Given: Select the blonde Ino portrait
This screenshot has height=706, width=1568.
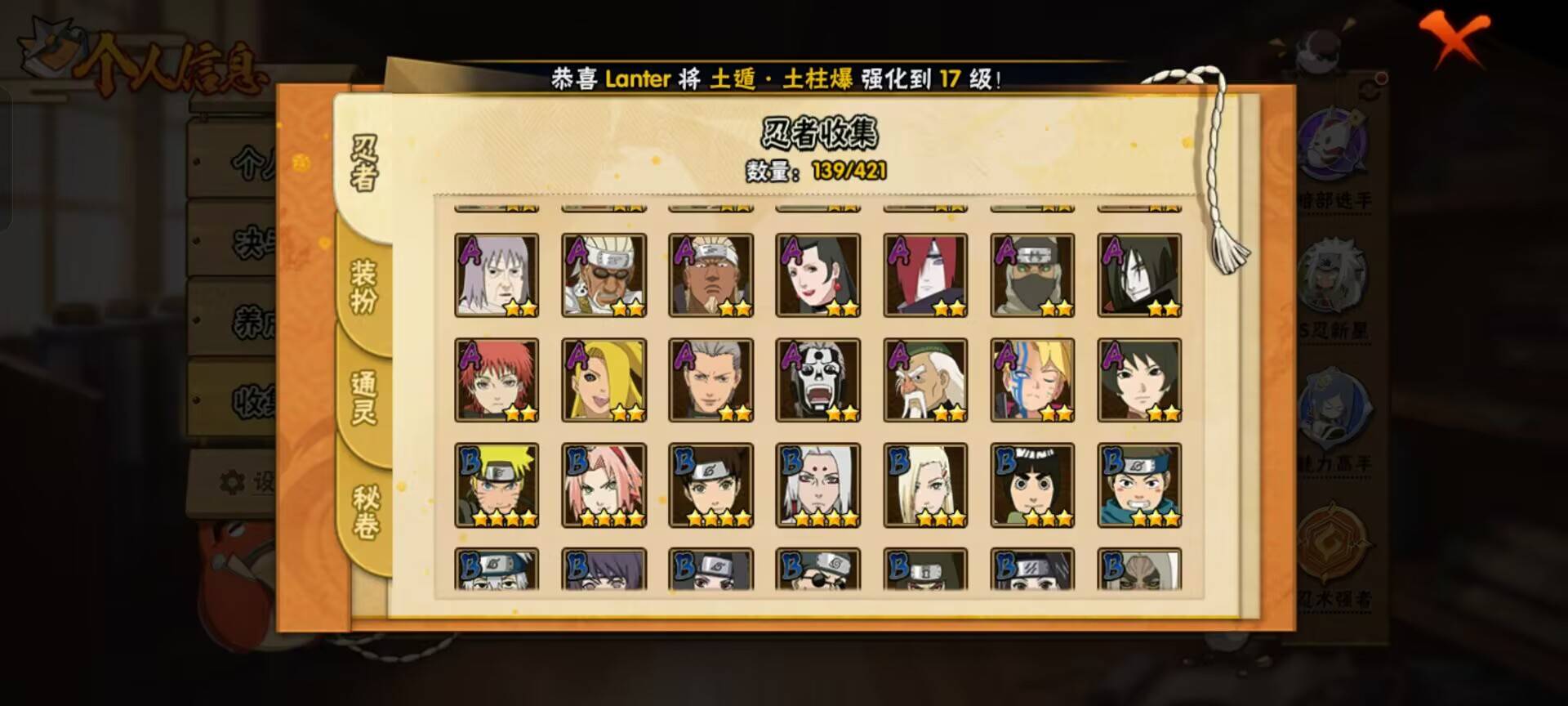Looking at the screenshot, I should (x=925, y=485).
